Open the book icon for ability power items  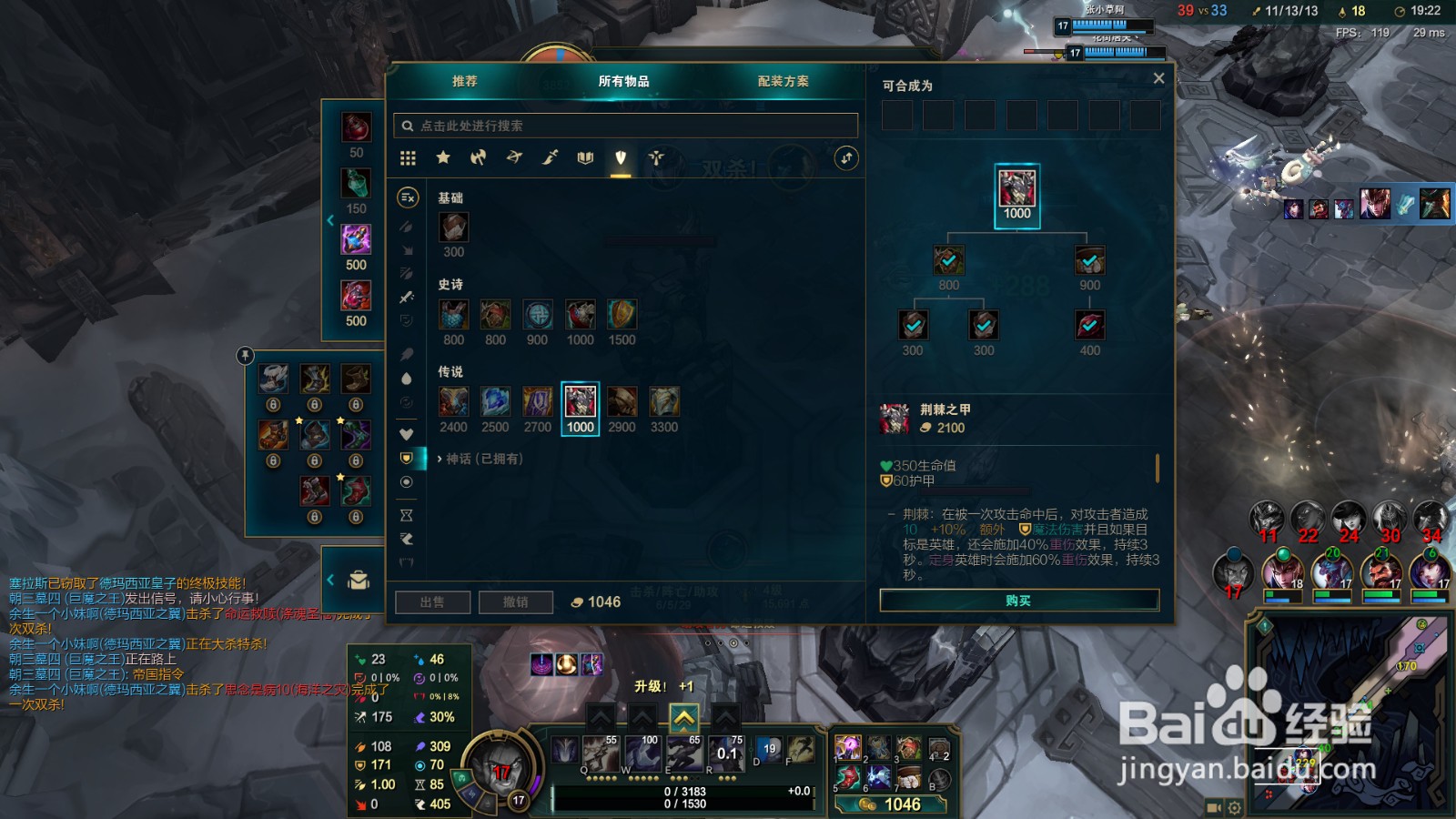click(x=584, y=157)
